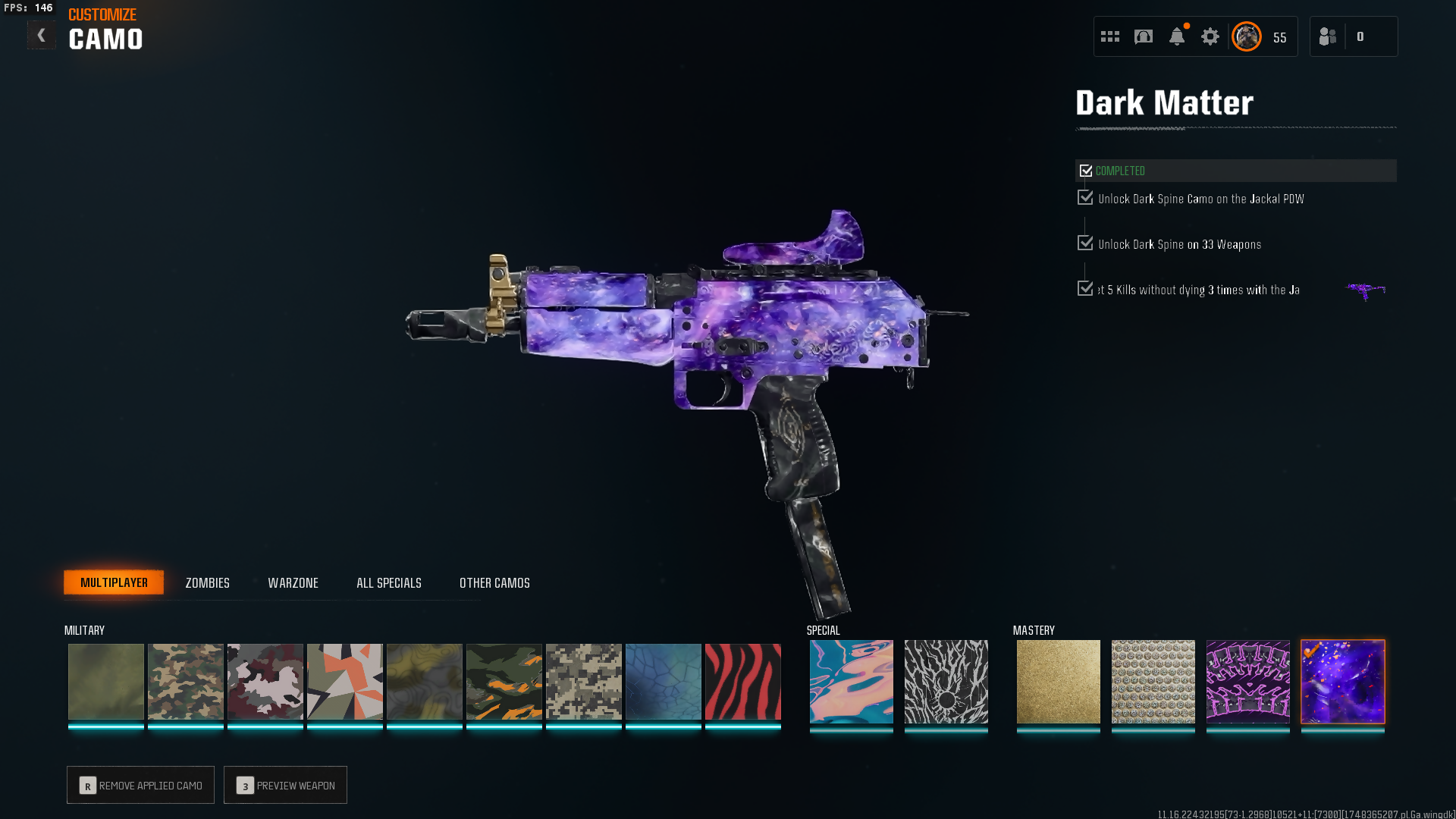Open the settings gear icon
This screenshot has height=819, width=1456.
(1210, 36)
